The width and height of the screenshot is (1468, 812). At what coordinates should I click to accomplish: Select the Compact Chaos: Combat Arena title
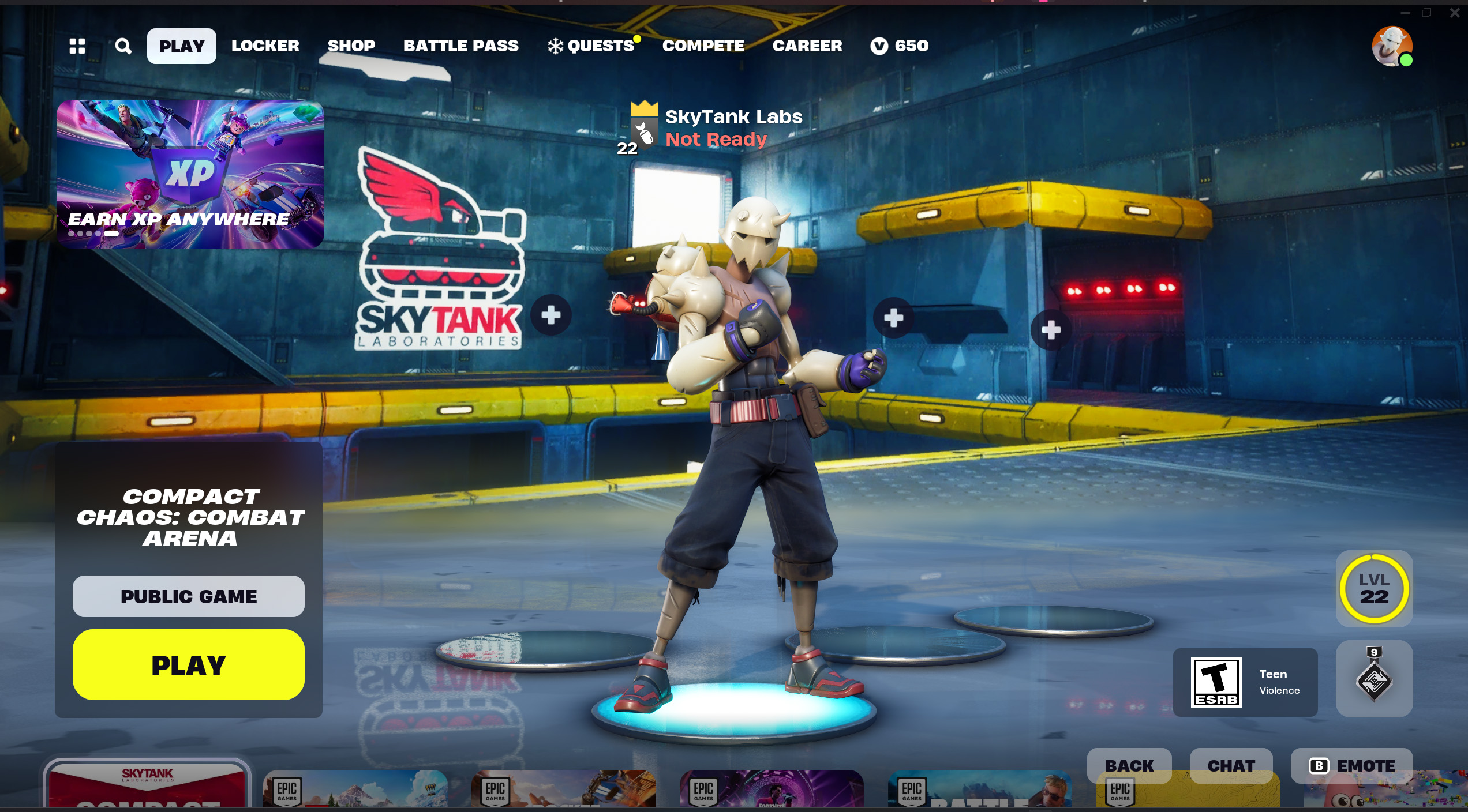(x=190, y=517)
